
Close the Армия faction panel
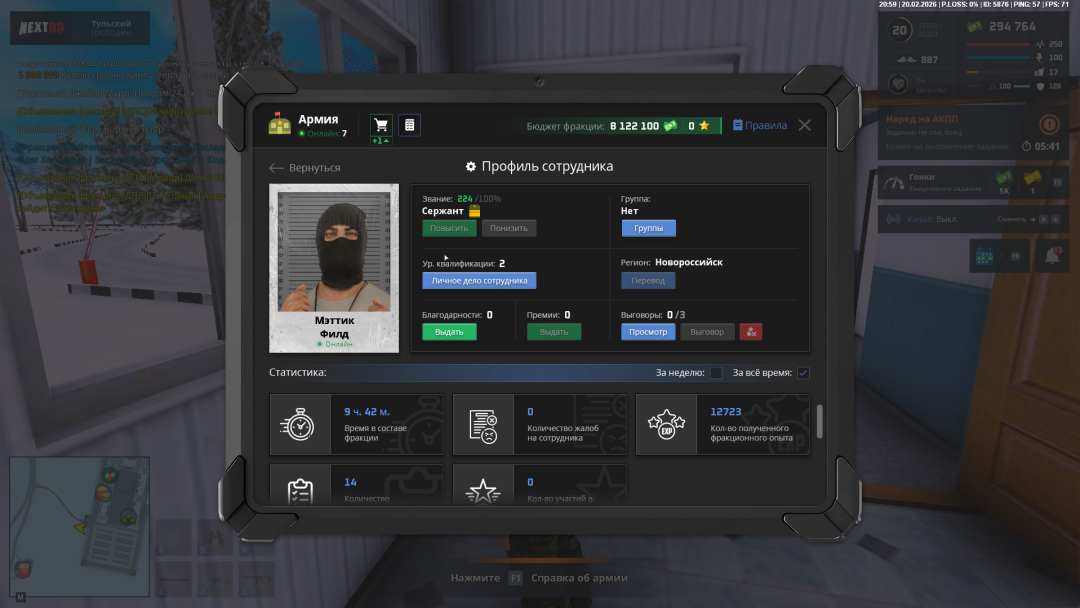point(804,126)
